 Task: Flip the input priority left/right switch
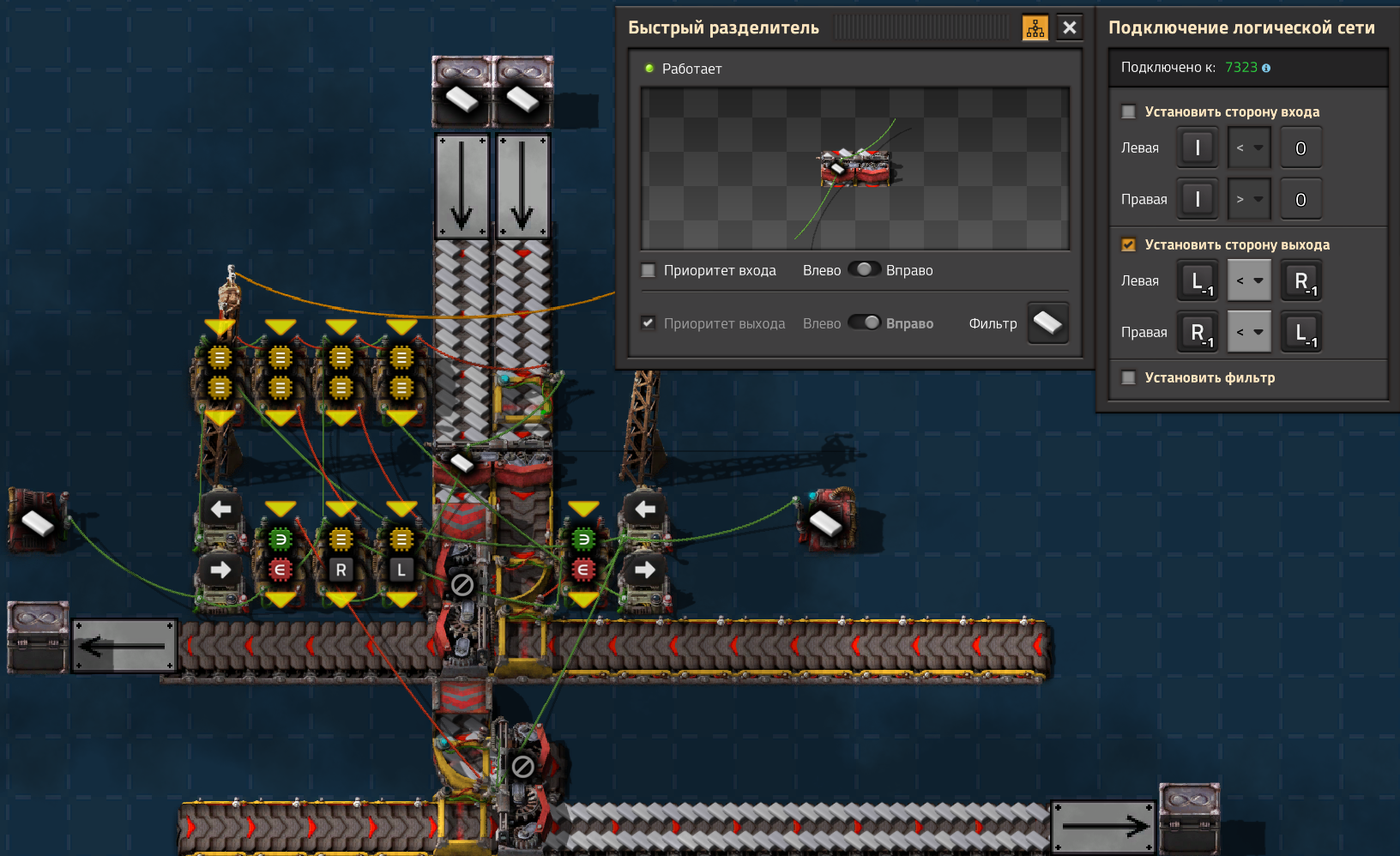tap(864, 269)
